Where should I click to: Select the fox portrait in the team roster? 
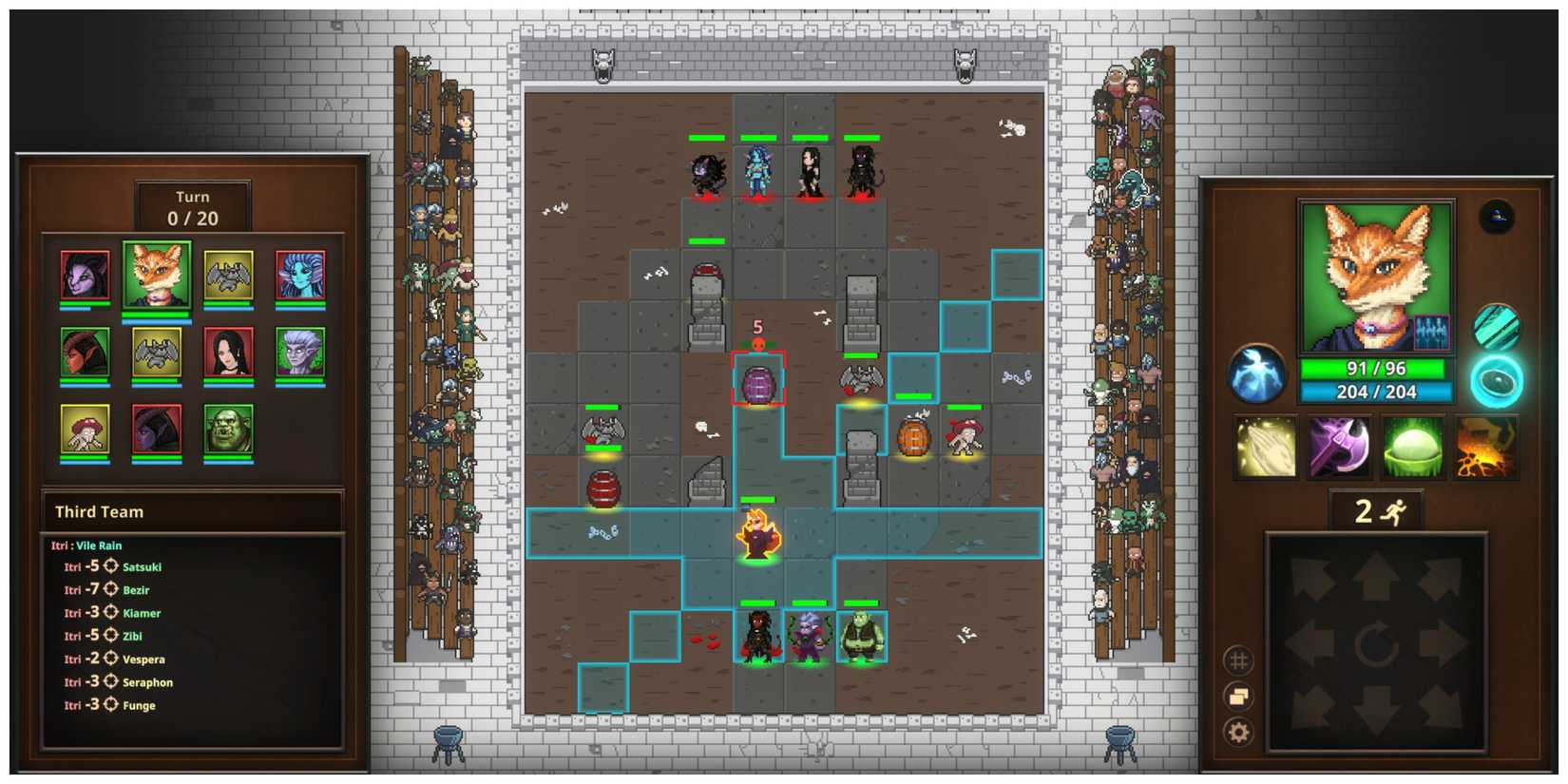(159, 276)
